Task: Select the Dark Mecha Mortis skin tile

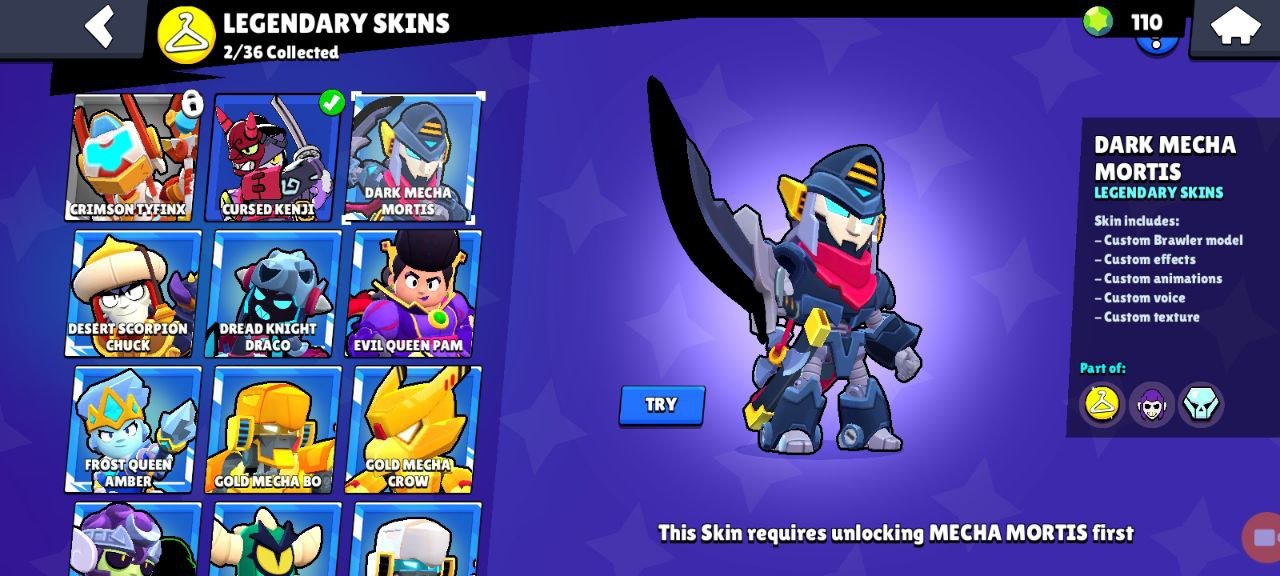Action: click(x=412, y=157)
